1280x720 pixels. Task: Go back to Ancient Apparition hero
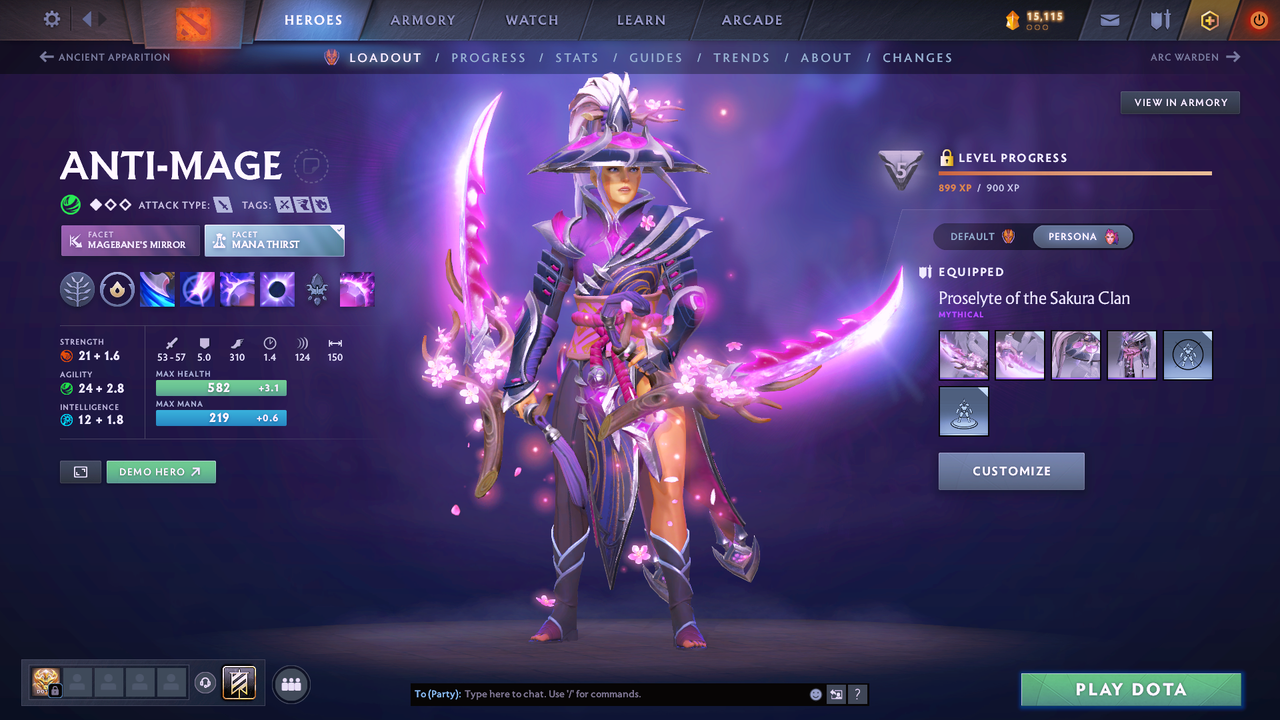[104, 57]
